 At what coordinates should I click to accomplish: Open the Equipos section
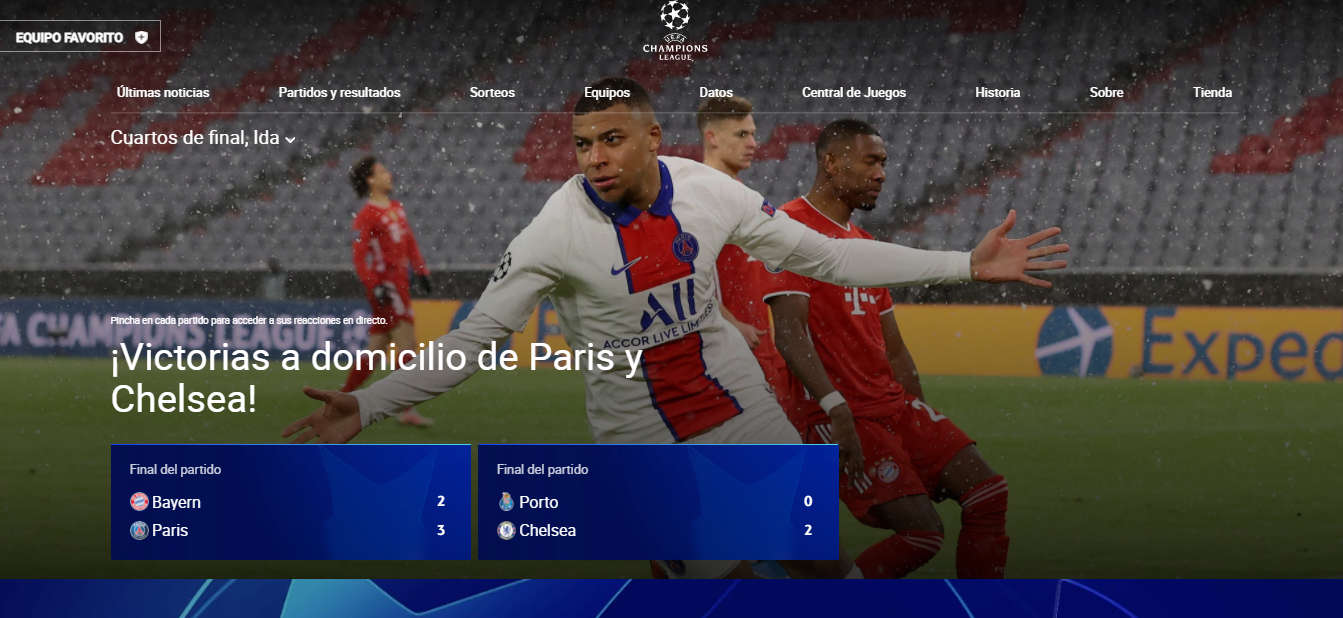(607, 93)
